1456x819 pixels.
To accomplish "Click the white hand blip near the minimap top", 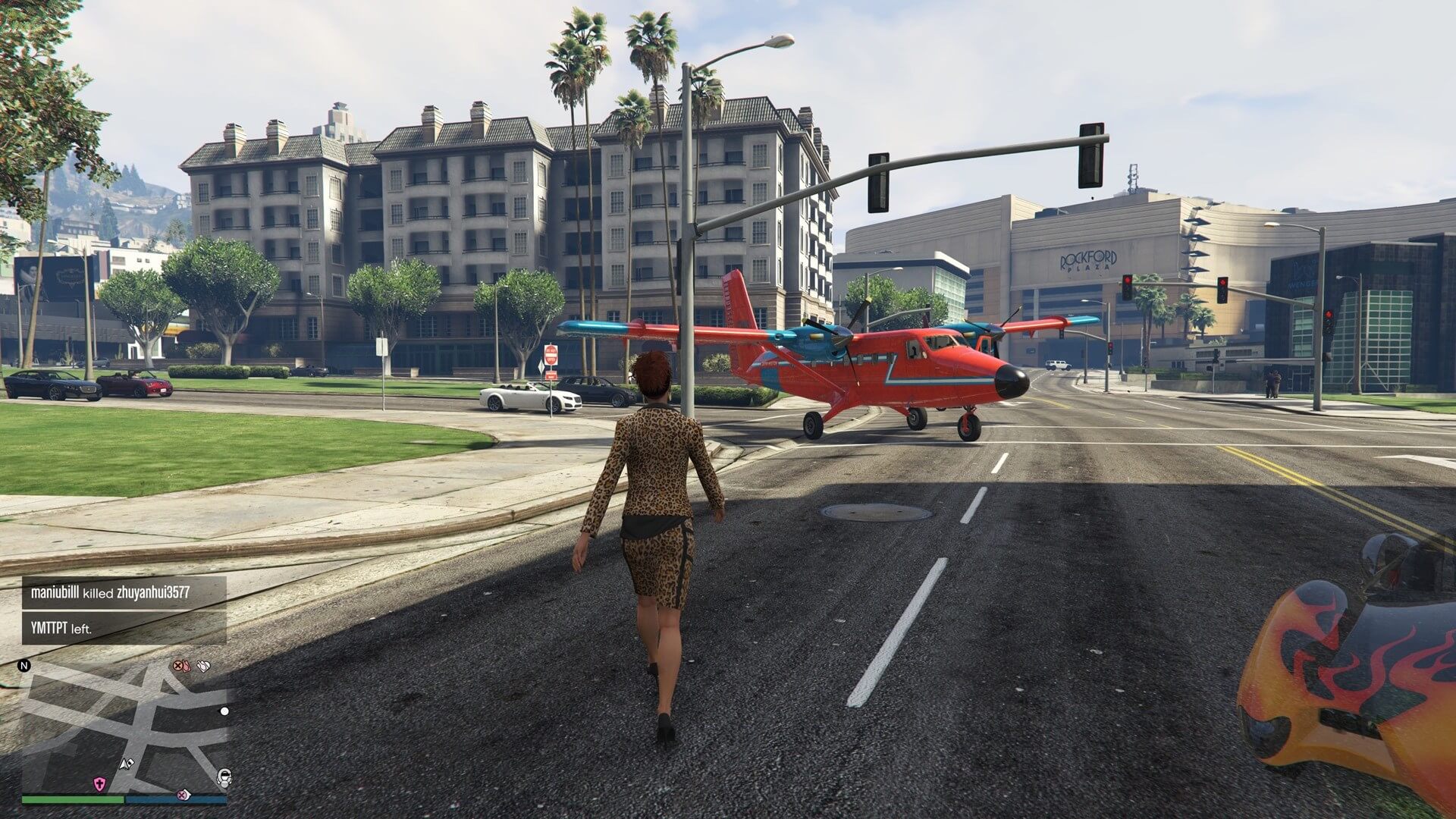I will [202, 667].
